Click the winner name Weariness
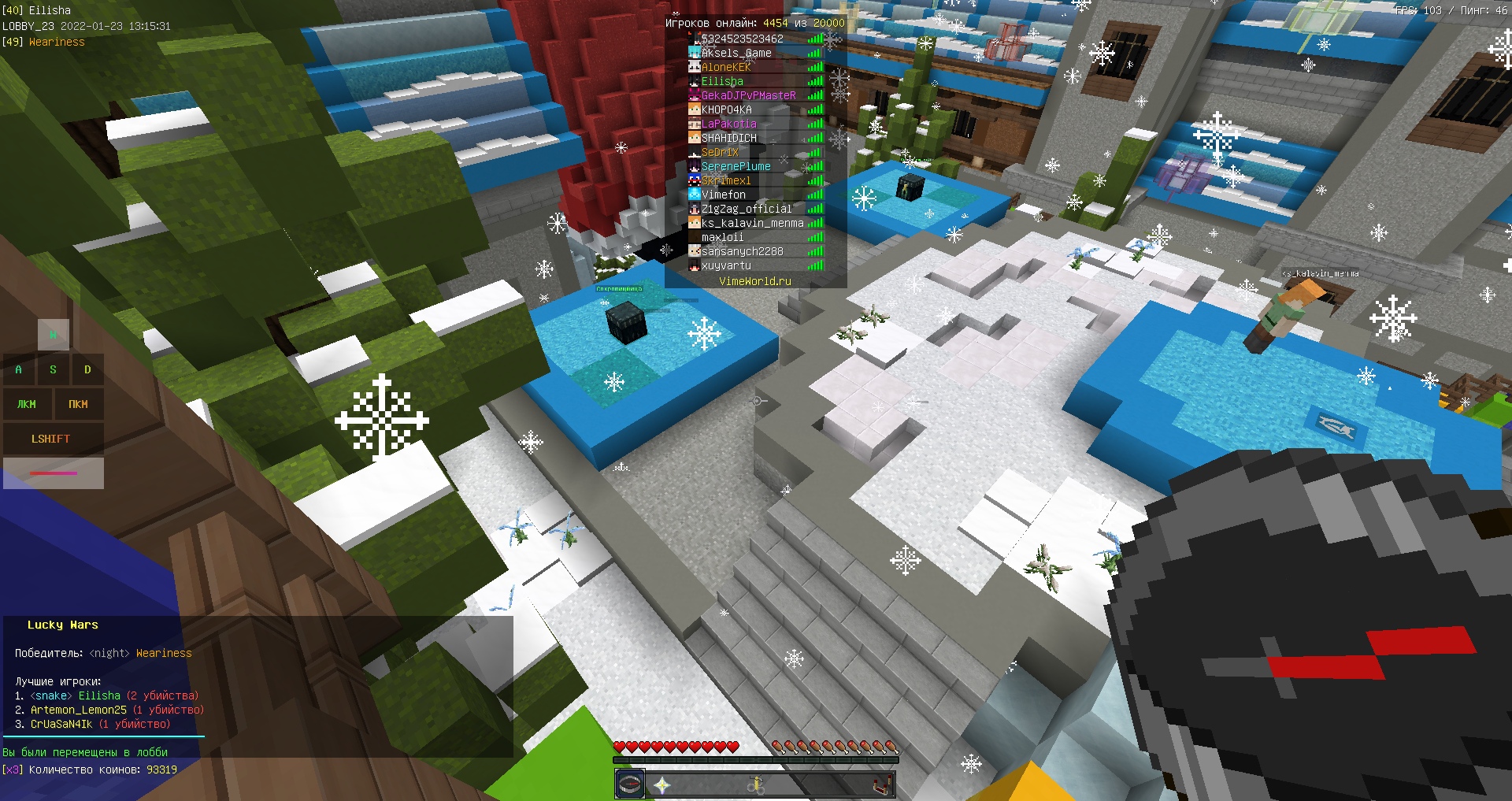 point(163,653)
